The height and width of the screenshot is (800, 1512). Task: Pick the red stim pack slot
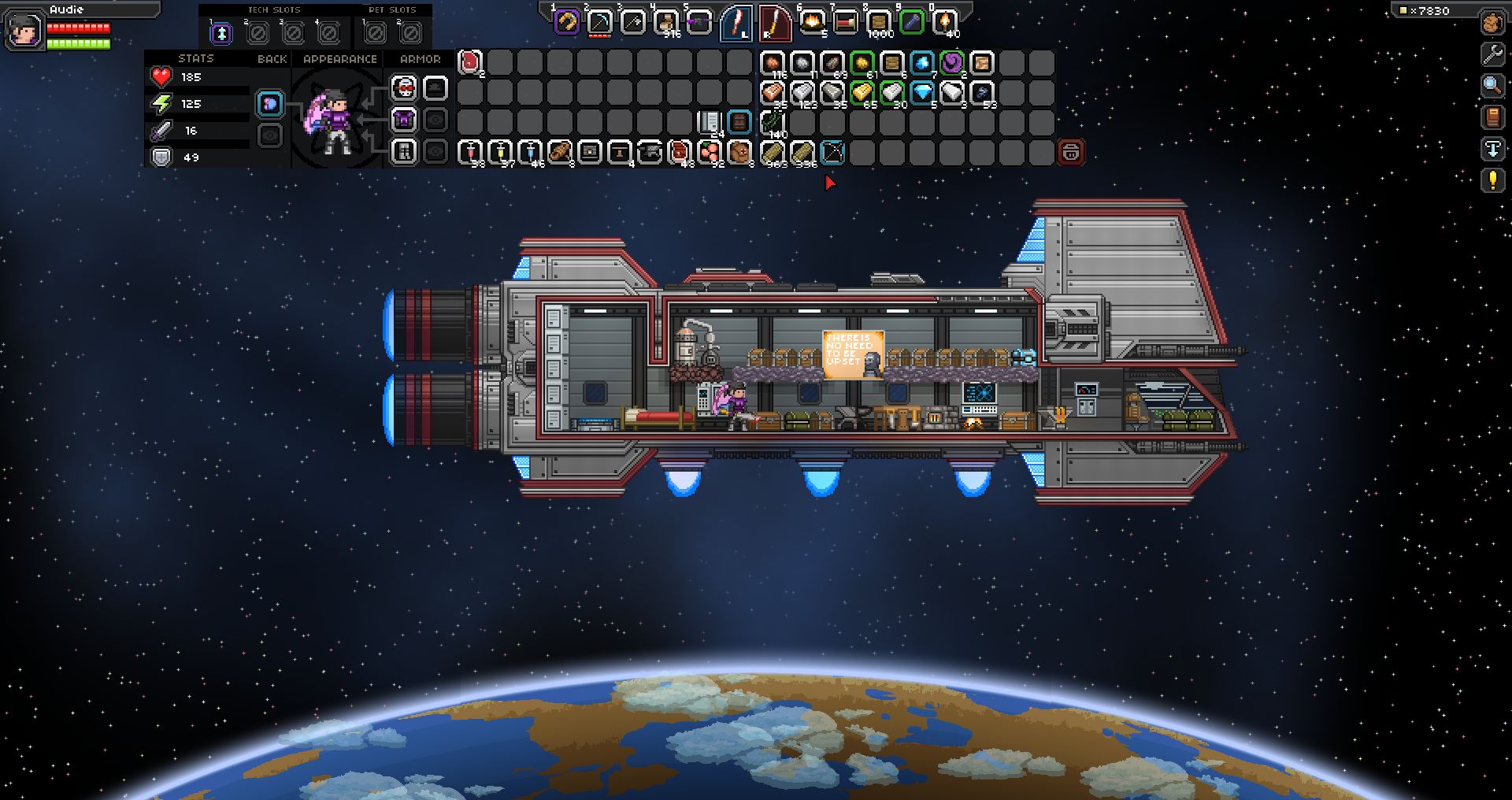point(470,152)
